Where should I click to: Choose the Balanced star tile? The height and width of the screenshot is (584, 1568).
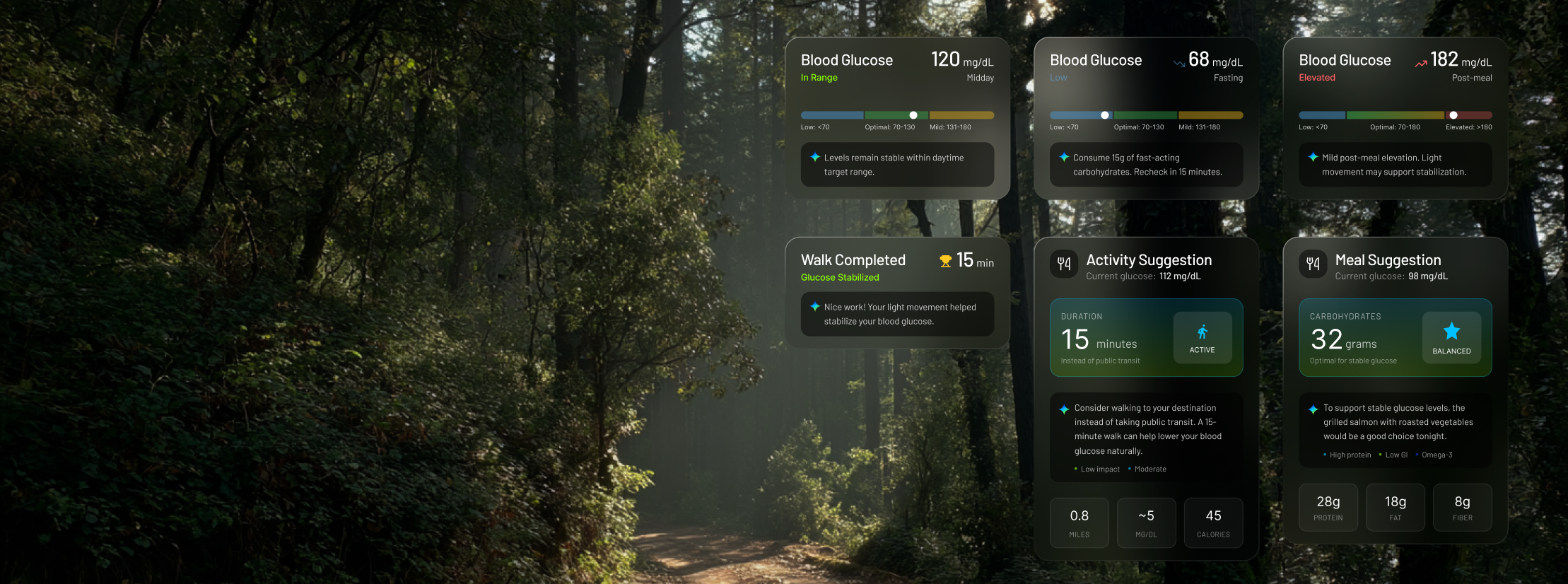tap(1451, 338)
